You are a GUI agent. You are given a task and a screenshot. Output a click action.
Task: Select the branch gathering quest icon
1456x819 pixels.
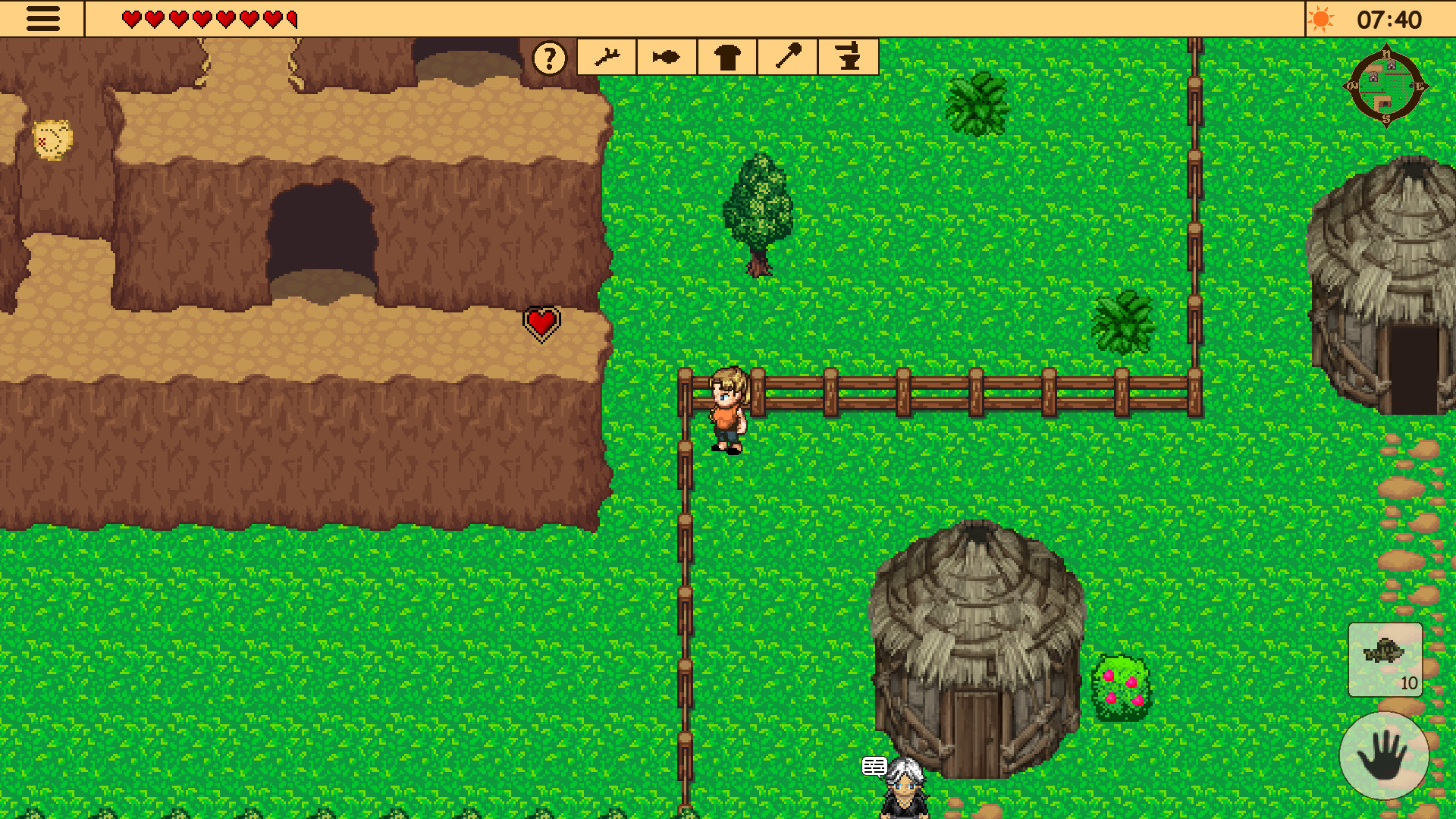[x=607, y=57]
